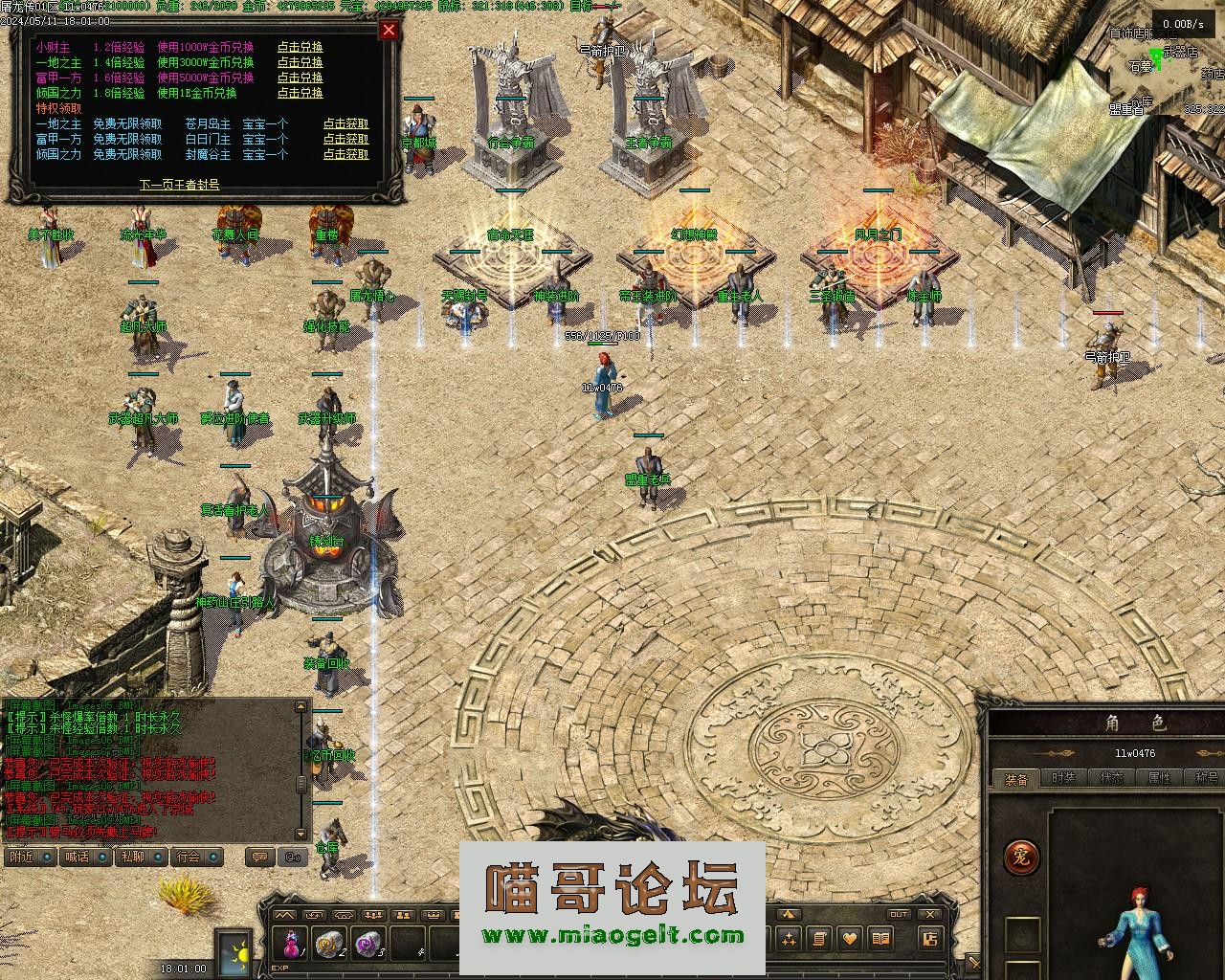
Task: Claim the 封魔谷主 pet reward
Action: click(x=345, y=154)
